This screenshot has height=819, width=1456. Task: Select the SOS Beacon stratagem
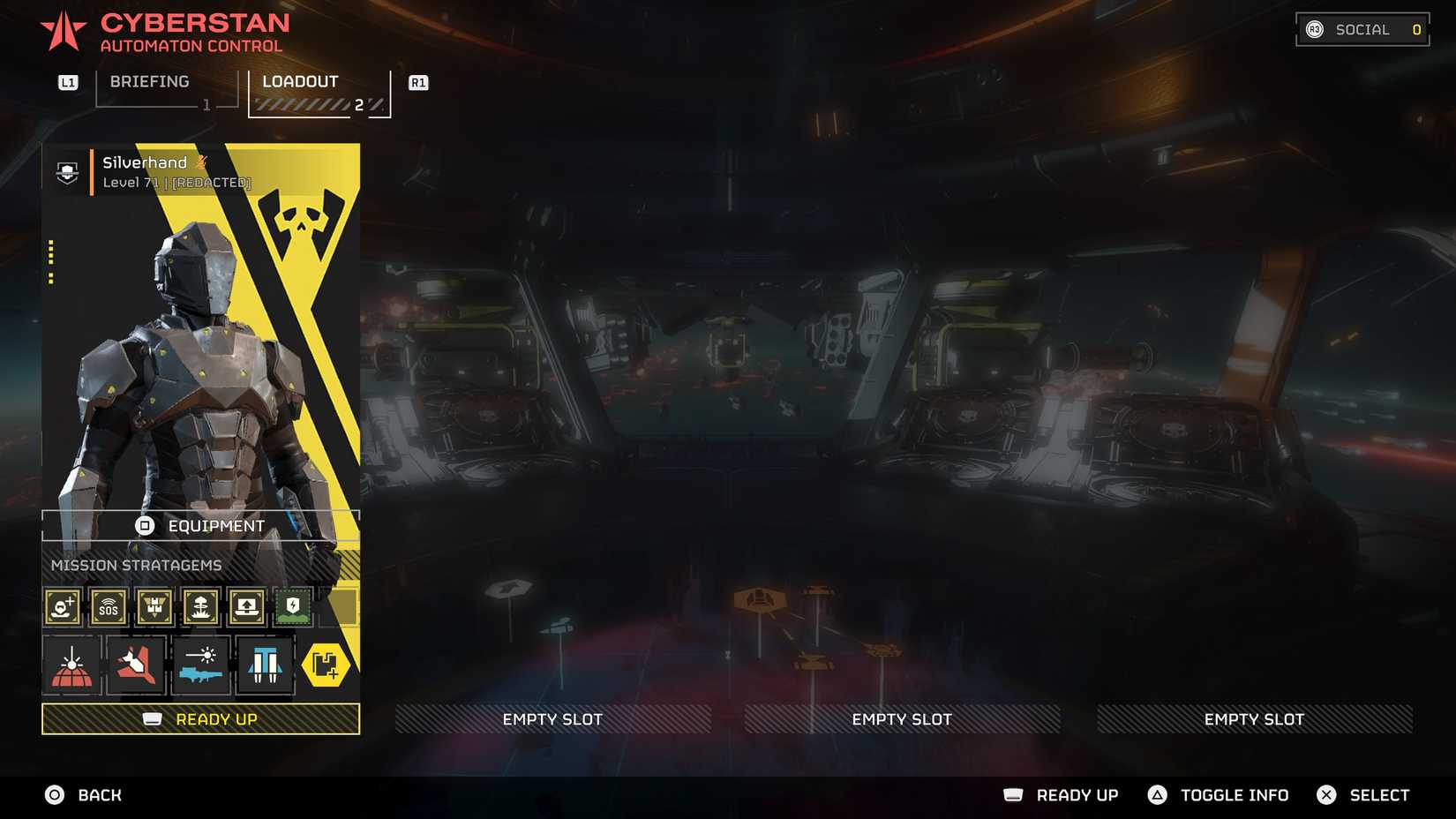pos(108,607)
